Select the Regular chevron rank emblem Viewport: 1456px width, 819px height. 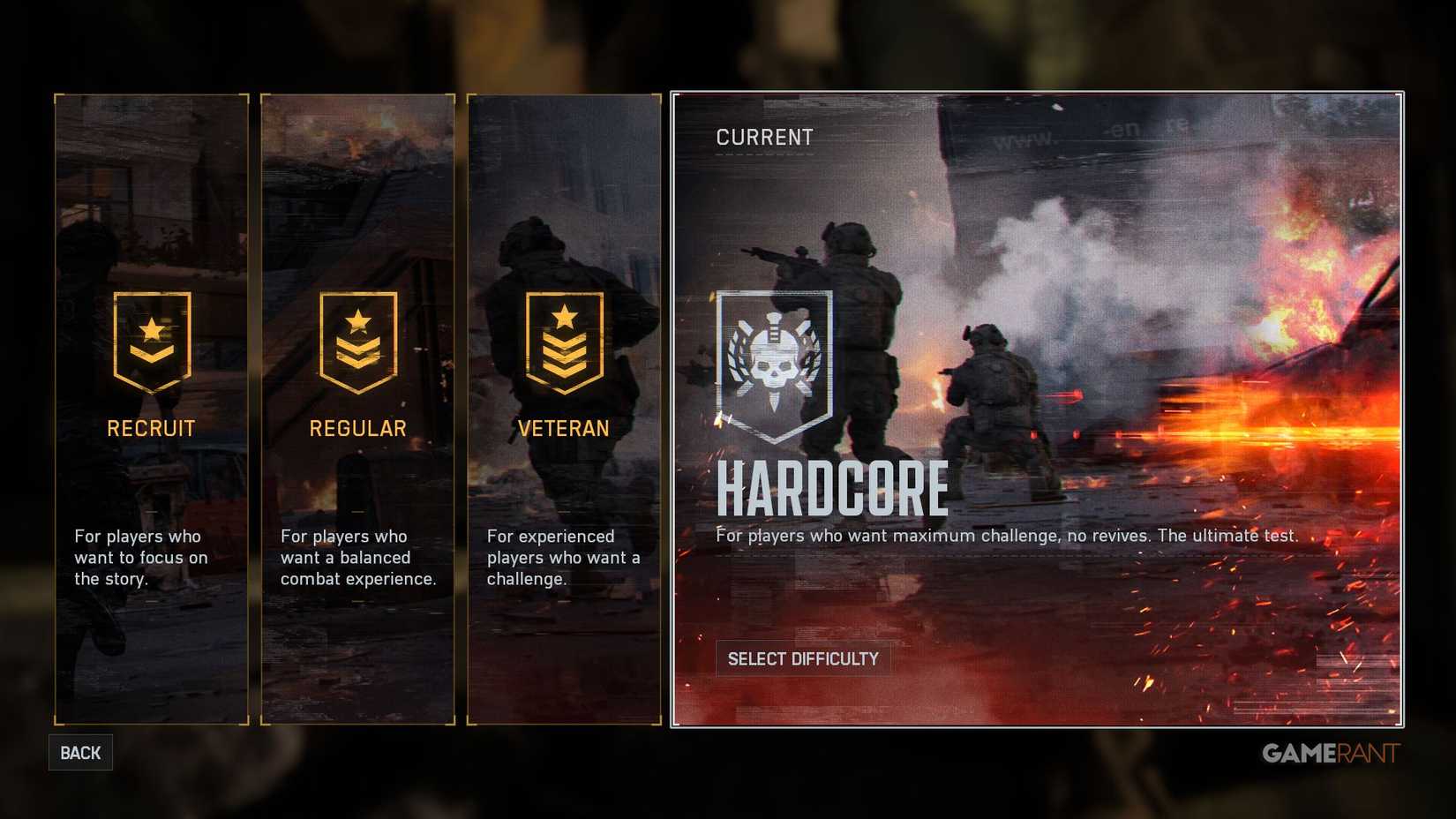[358, 344]
